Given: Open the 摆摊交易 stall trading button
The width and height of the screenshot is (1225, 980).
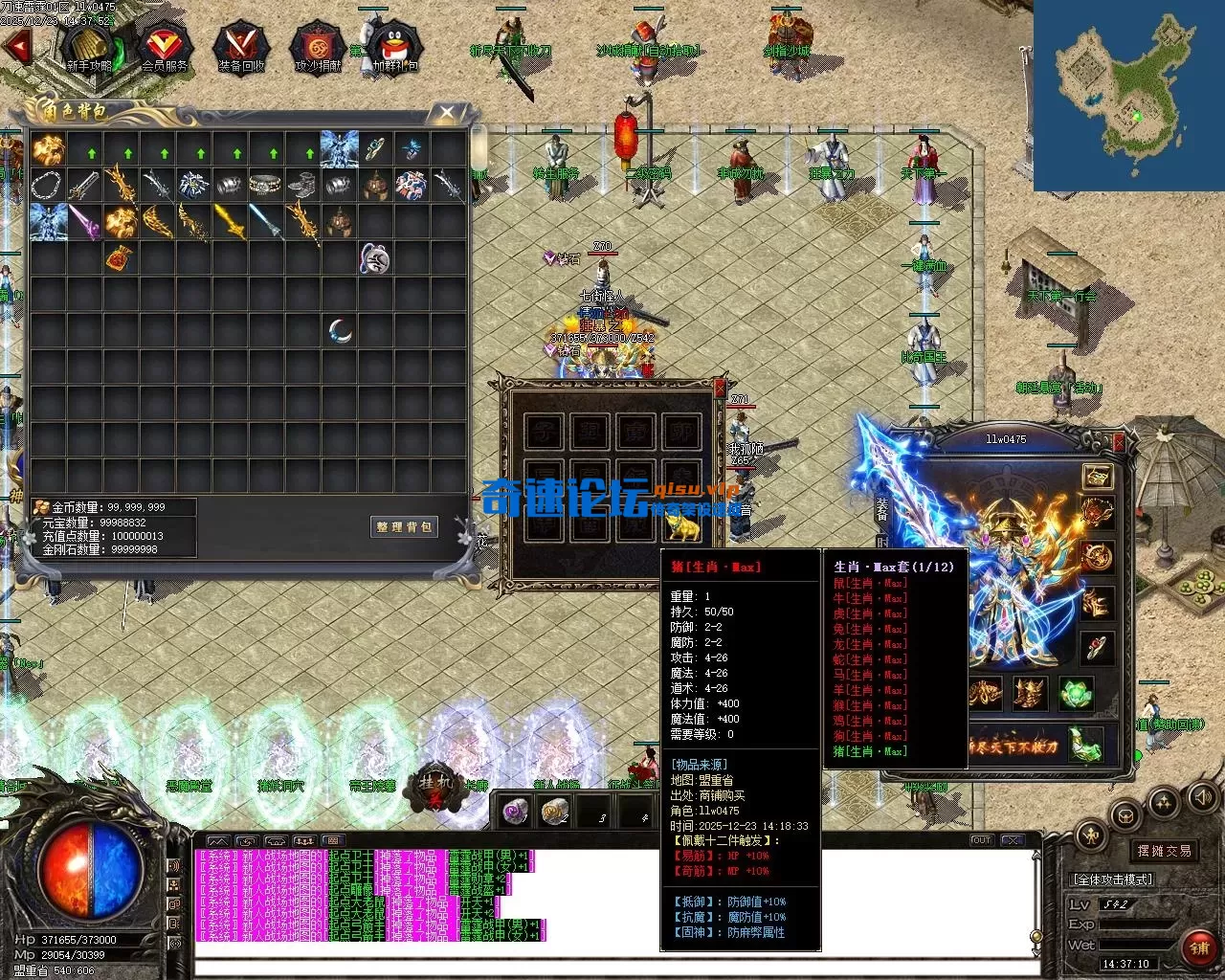Looking at the screenshot, I should coord(1164,851).
